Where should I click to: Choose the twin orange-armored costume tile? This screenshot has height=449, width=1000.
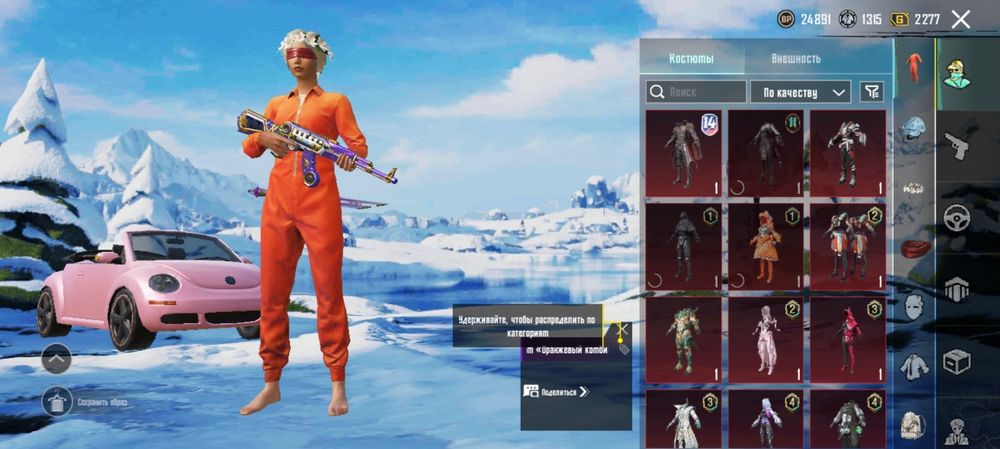point(847,246)
